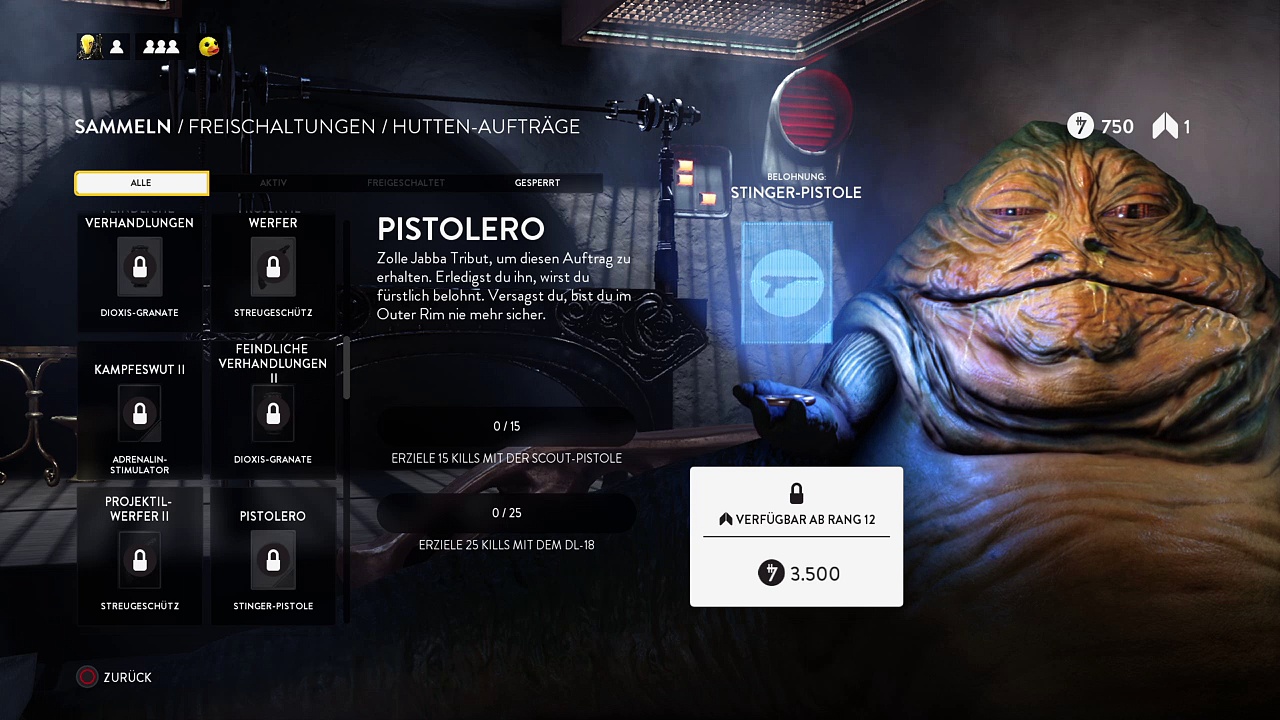Switch to the ALLE tab
This screenshot has width=1280, height=720.
pyautogui.click(x=141, y=183)
